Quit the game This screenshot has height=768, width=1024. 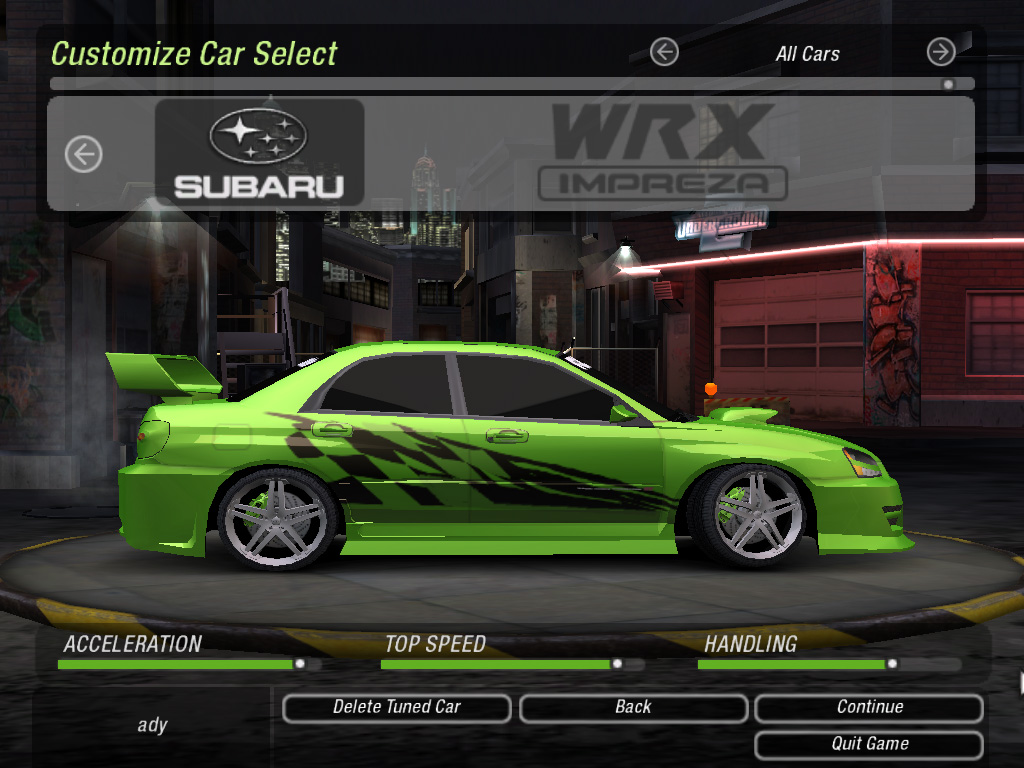point(869,745)
